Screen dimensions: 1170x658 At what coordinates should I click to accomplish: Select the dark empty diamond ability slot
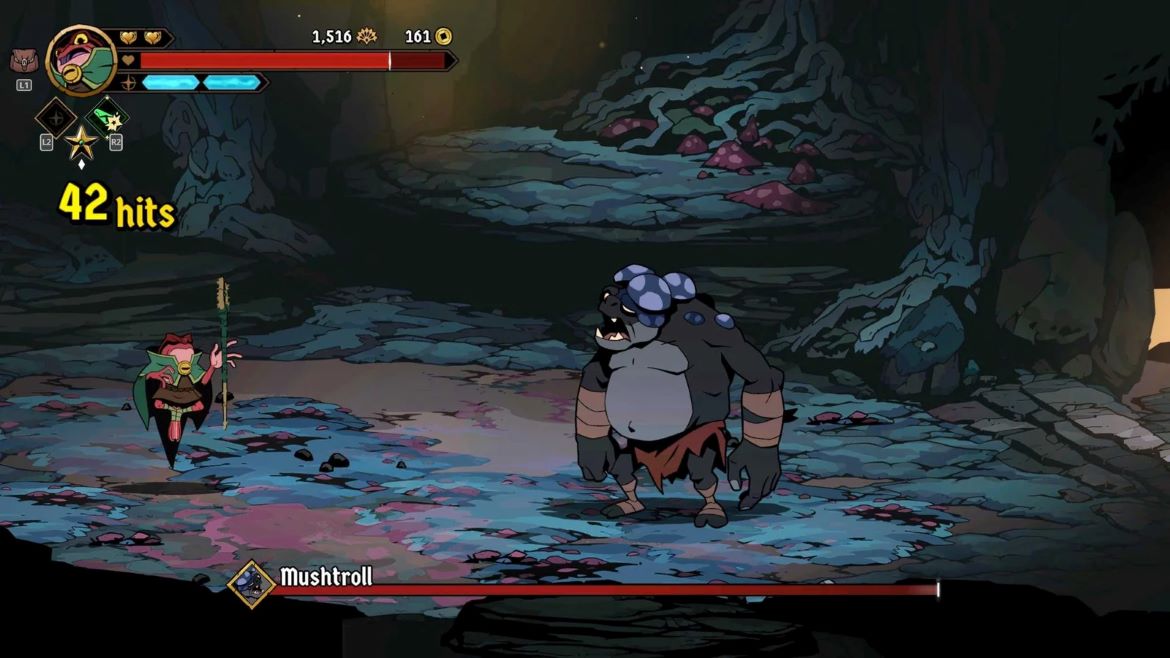point(56,118)
